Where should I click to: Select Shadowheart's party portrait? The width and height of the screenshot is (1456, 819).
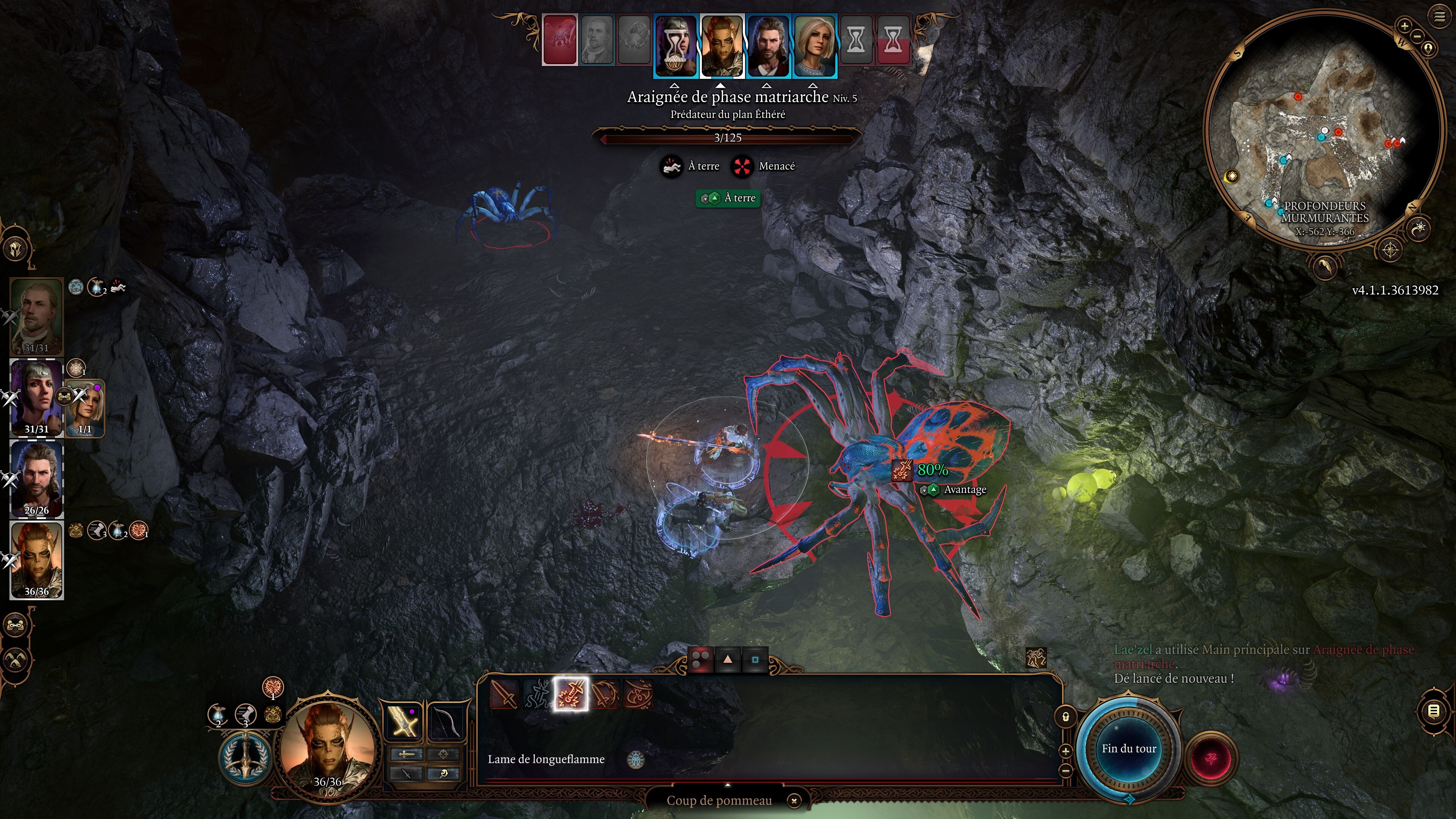(x=37, y=397)
